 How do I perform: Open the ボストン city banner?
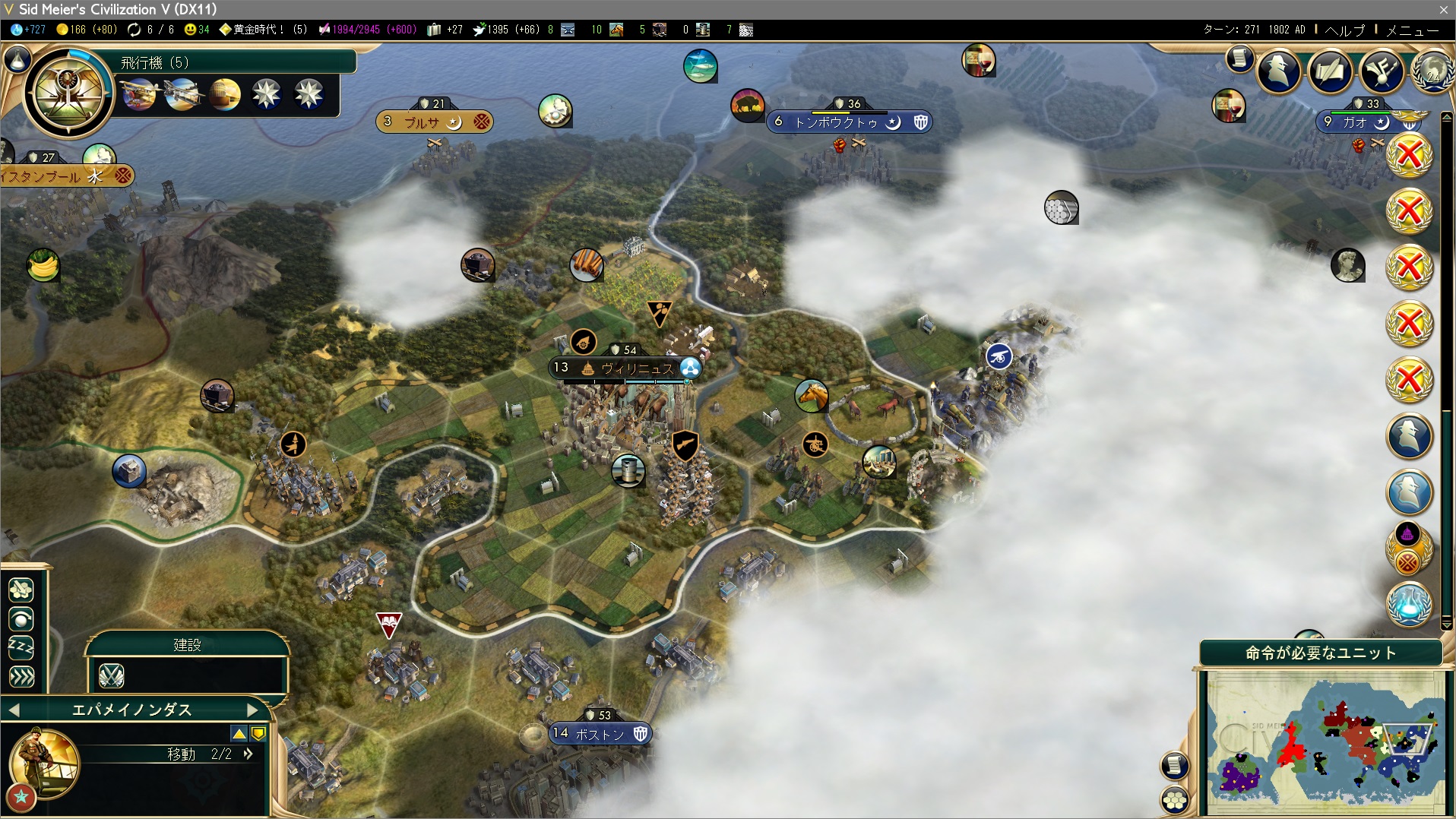[x=599, y=734]
